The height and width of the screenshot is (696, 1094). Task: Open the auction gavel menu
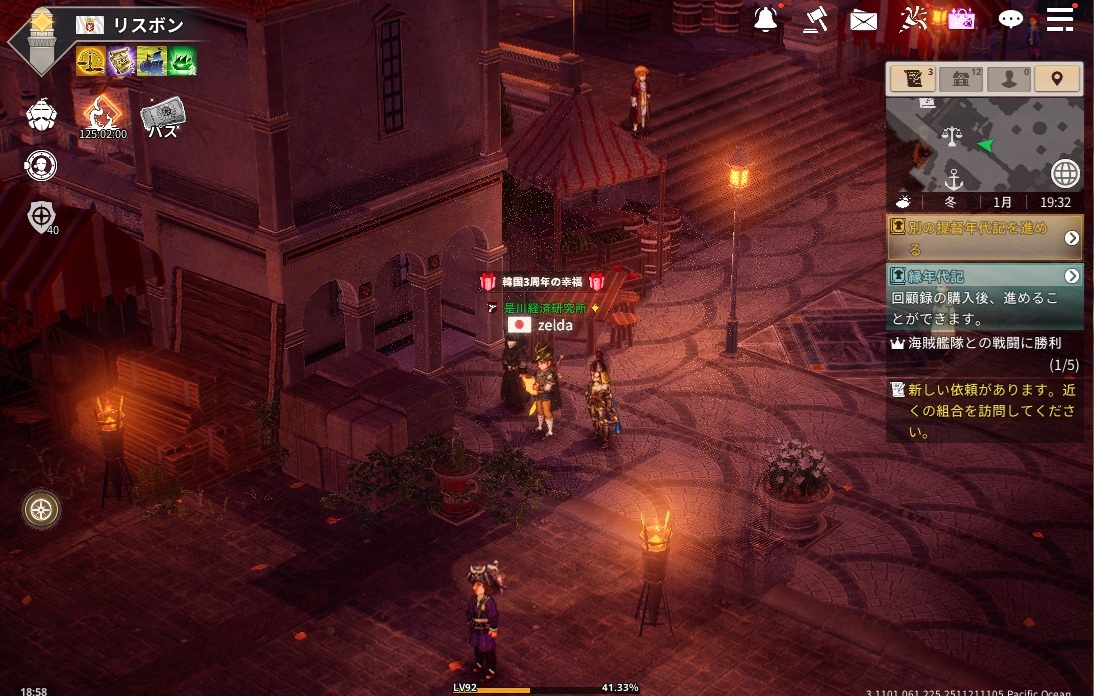pos(815,19)
